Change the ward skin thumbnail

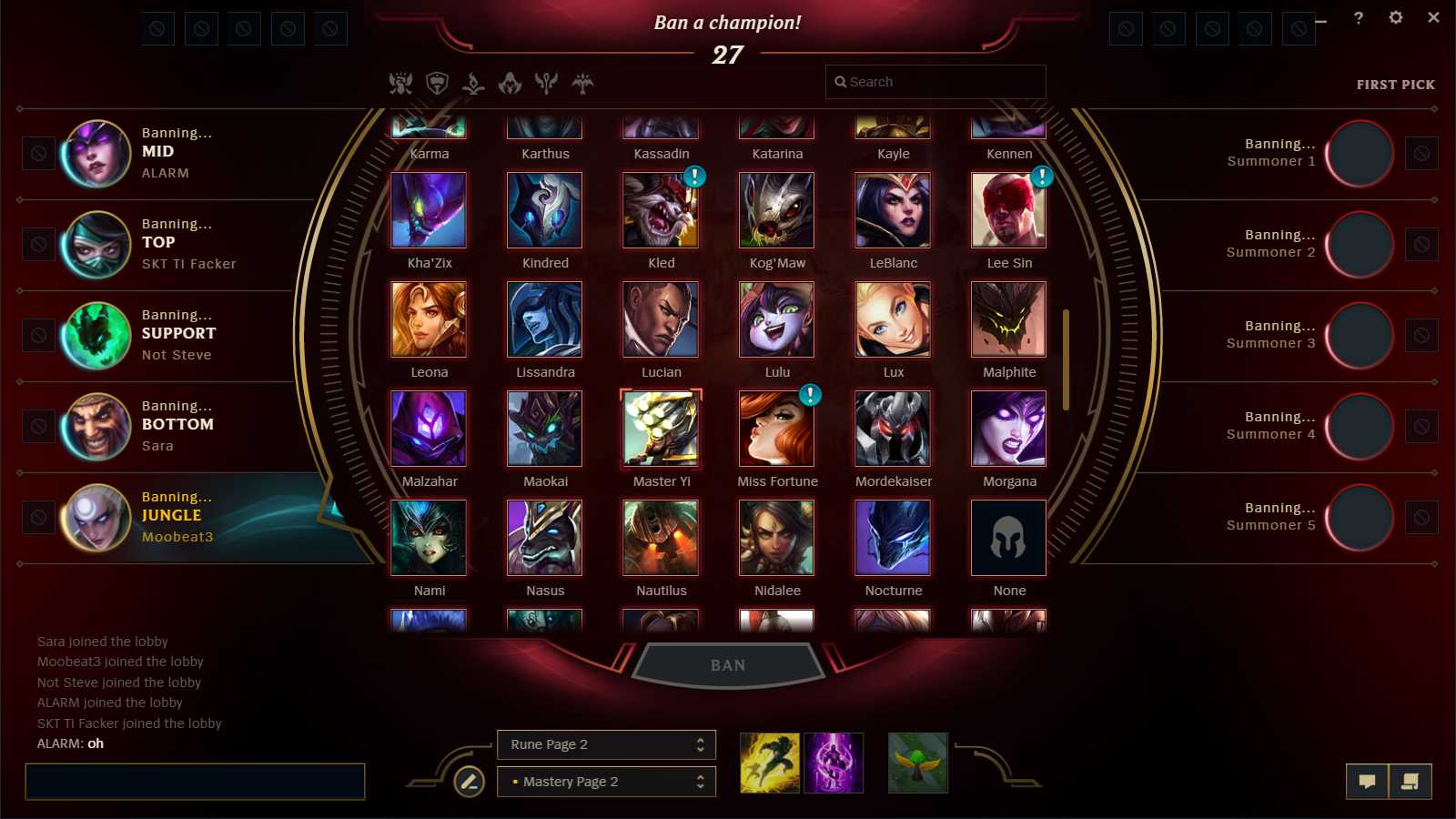[x=917, y=762]
